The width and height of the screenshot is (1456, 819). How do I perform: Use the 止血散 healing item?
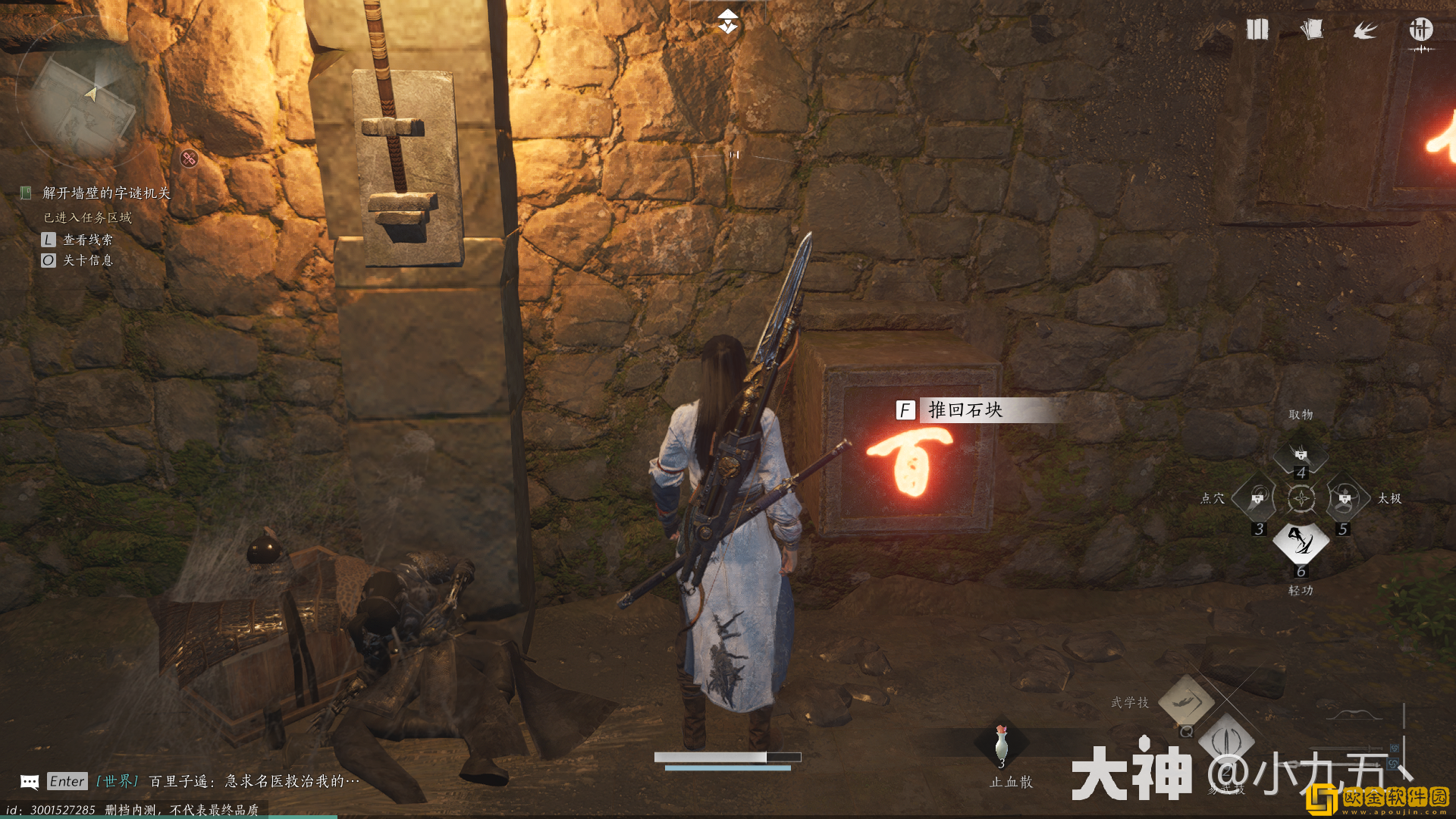(1002, 745)
